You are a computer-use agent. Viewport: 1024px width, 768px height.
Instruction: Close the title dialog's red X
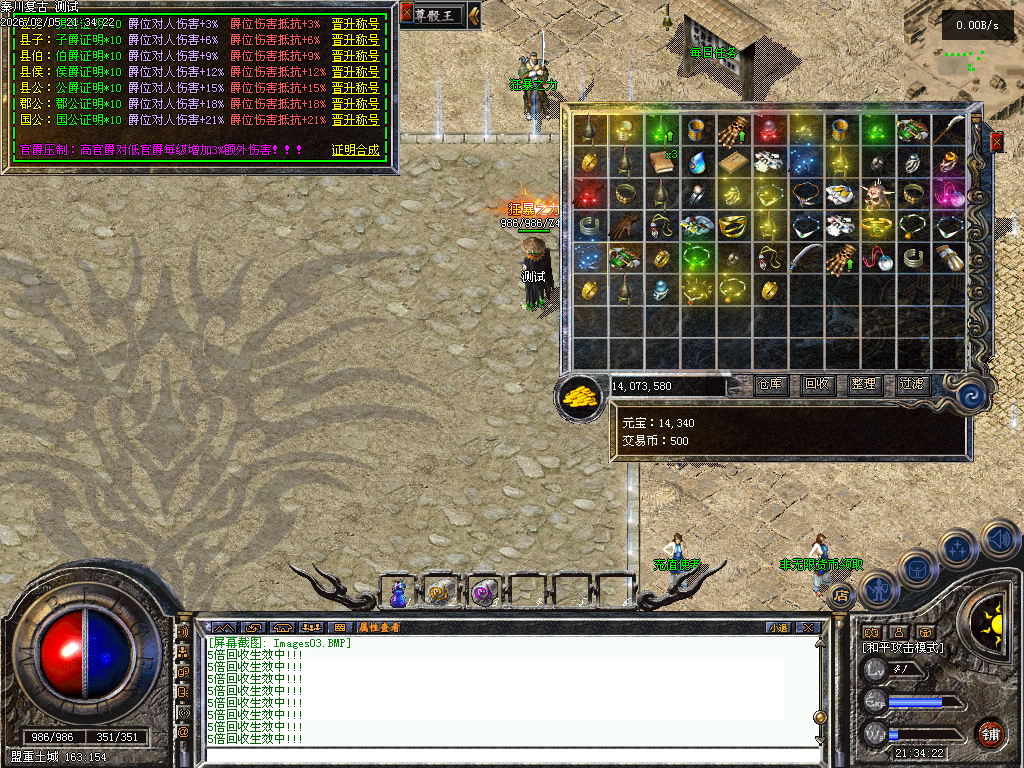point(406,13)
